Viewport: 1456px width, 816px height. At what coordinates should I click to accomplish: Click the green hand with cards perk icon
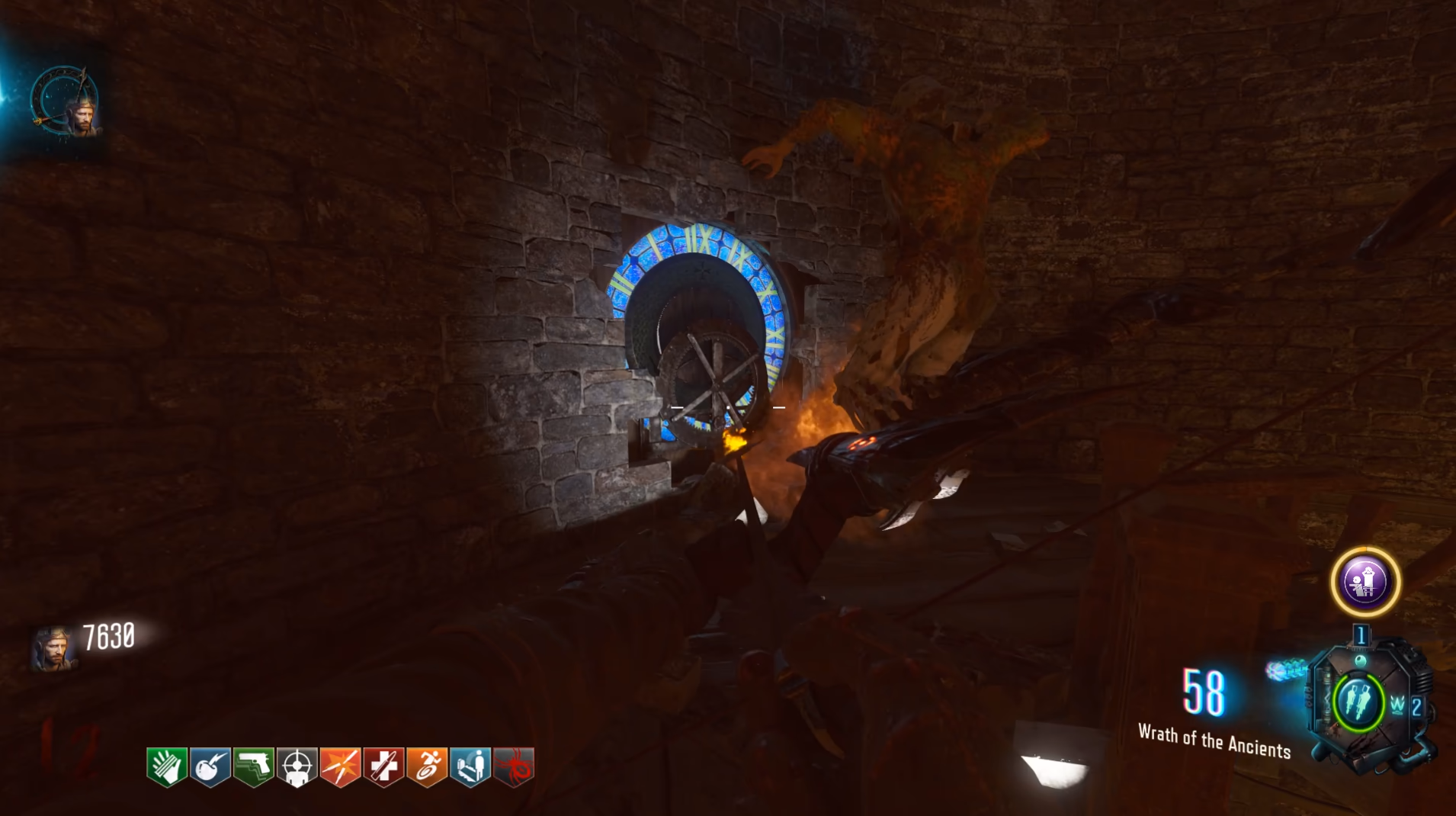[167, 766]
